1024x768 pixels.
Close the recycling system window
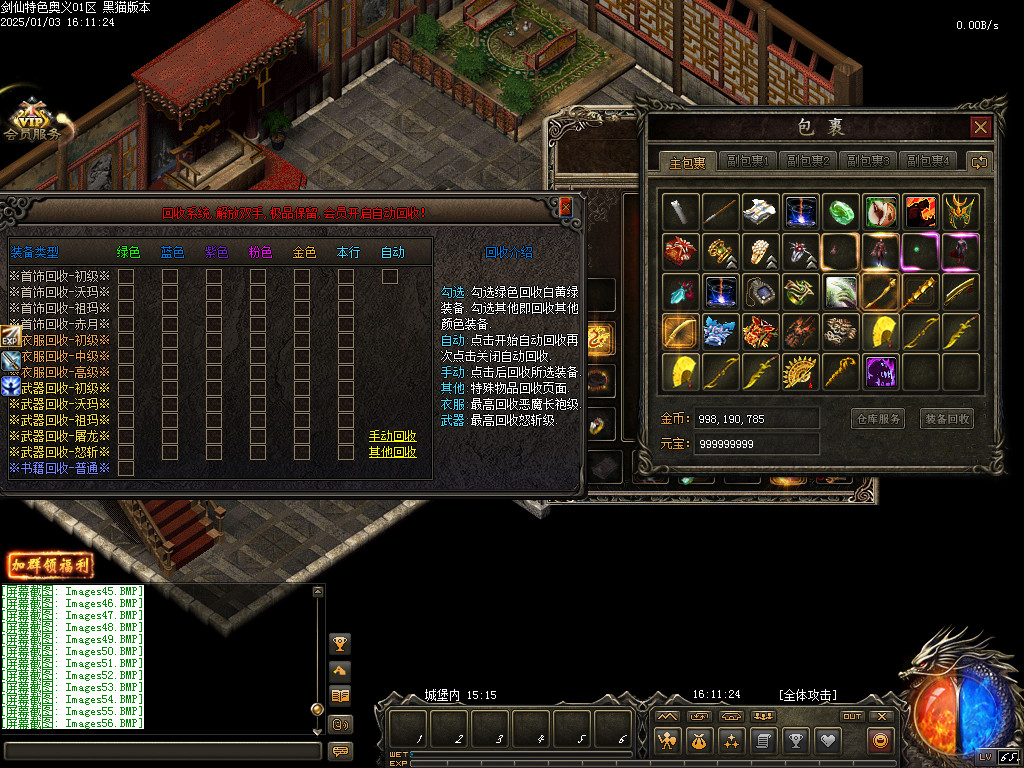tap(565, 207)
